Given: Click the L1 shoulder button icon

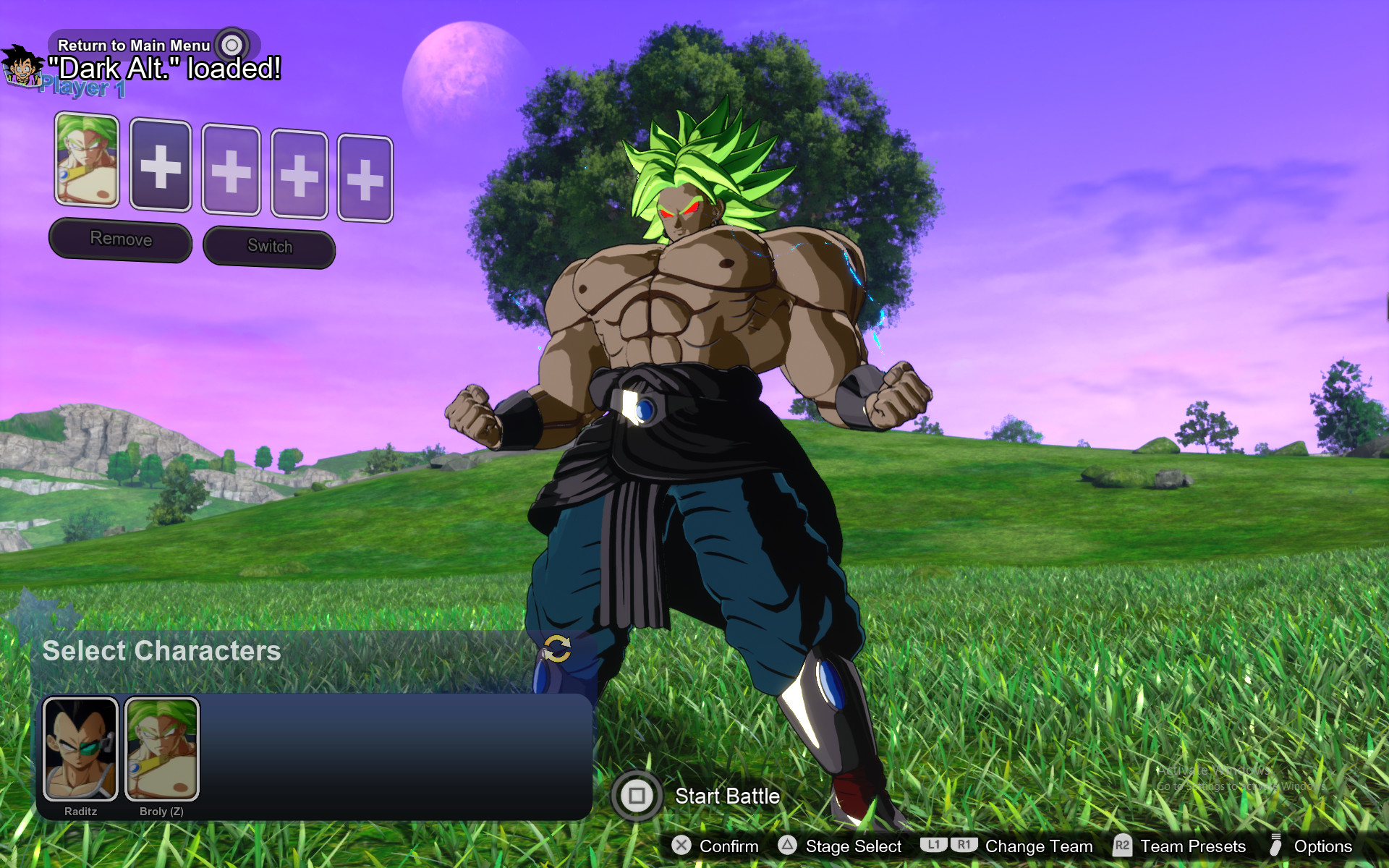Looking at the screenshot, I should click(x=935, y=845).
